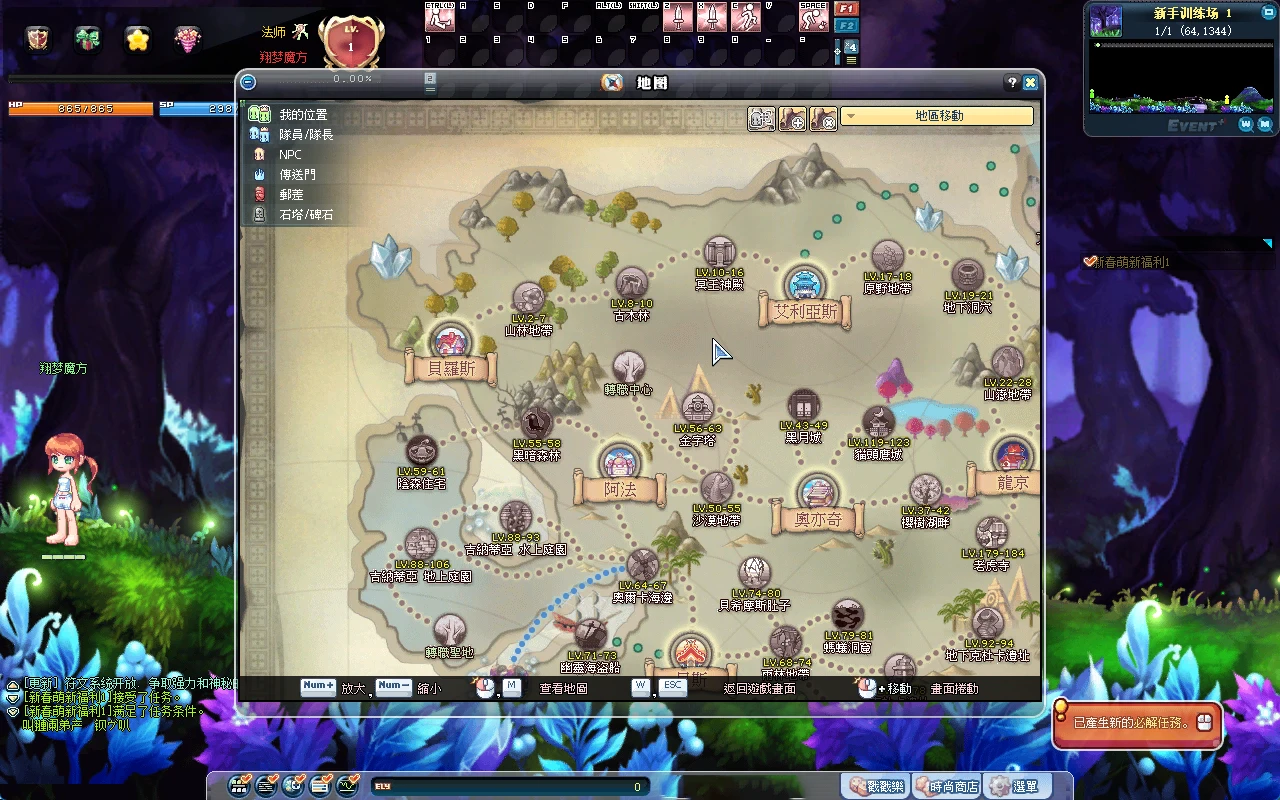Click the 黑月城 LV.43-49 location
1280x800 pixels.
(804, 406)
